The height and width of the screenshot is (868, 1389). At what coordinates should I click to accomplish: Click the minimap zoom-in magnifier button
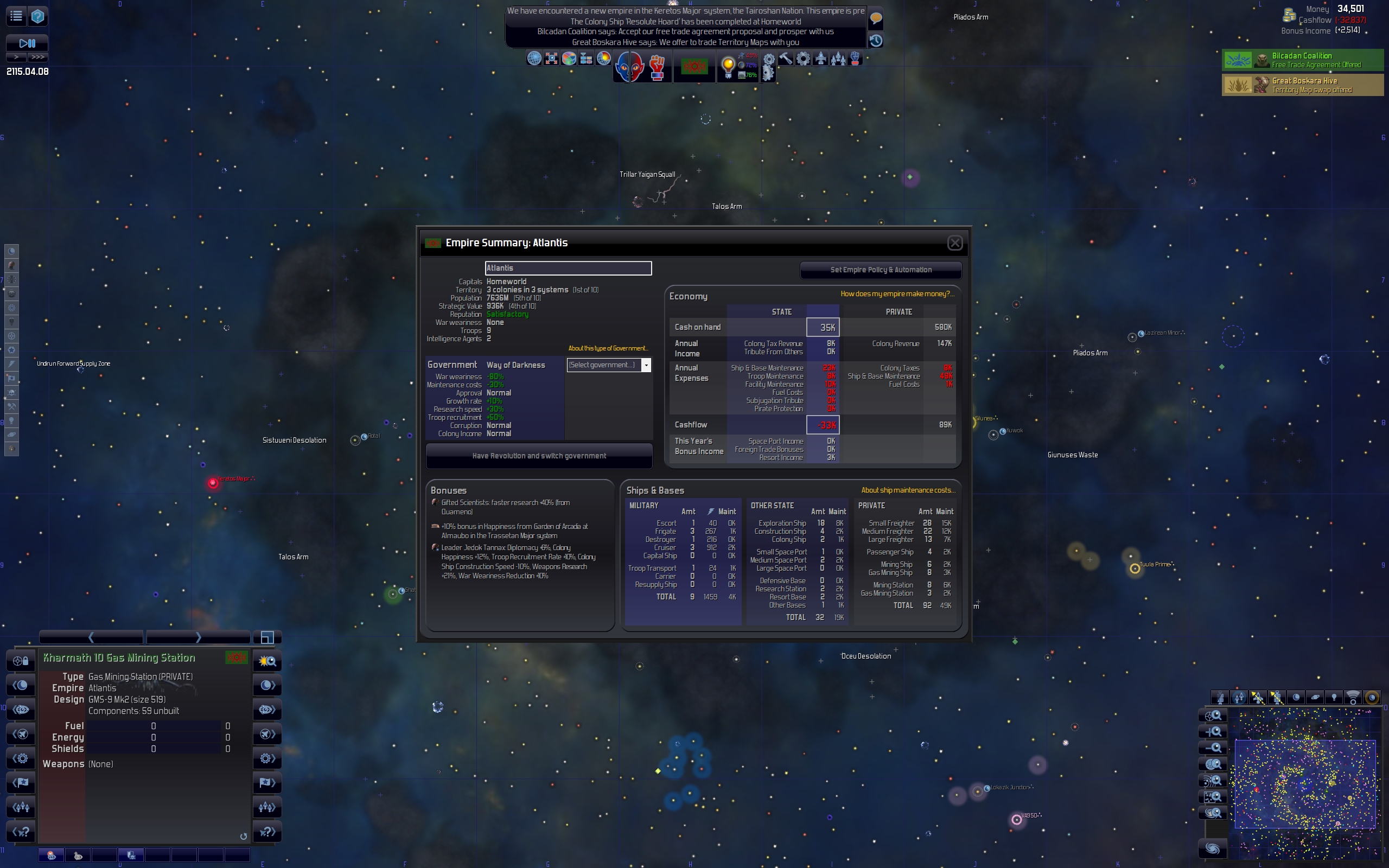(x=1213, y=732)
